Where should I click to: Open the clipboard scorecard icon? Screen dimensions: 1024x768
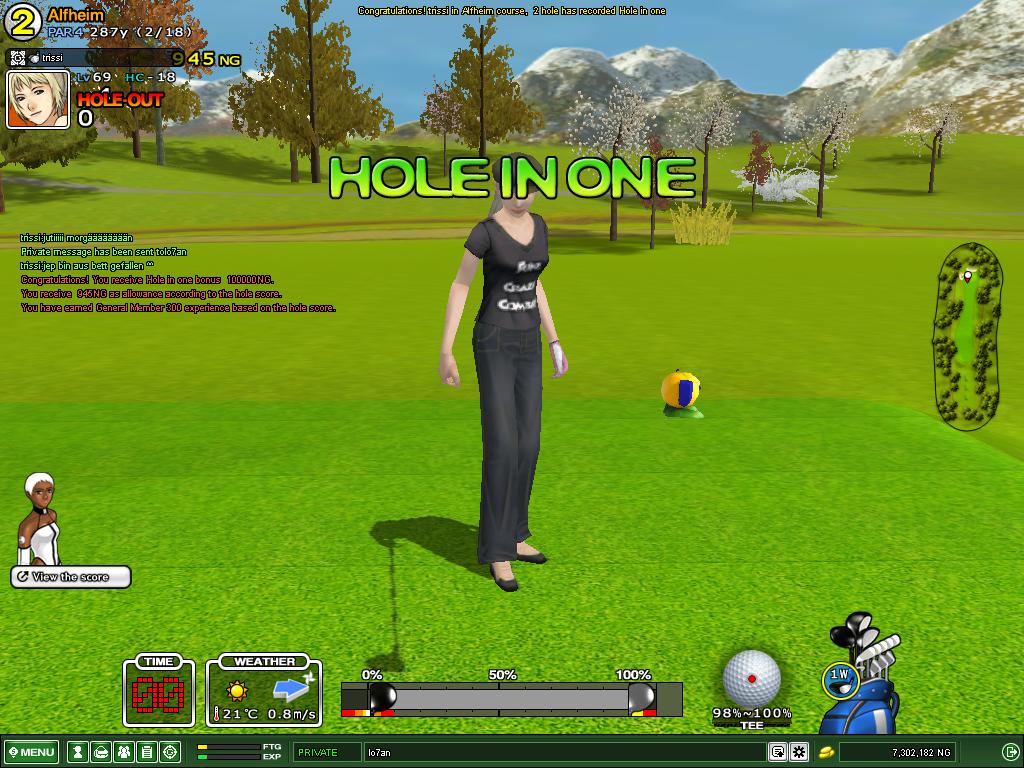(146, 752)
